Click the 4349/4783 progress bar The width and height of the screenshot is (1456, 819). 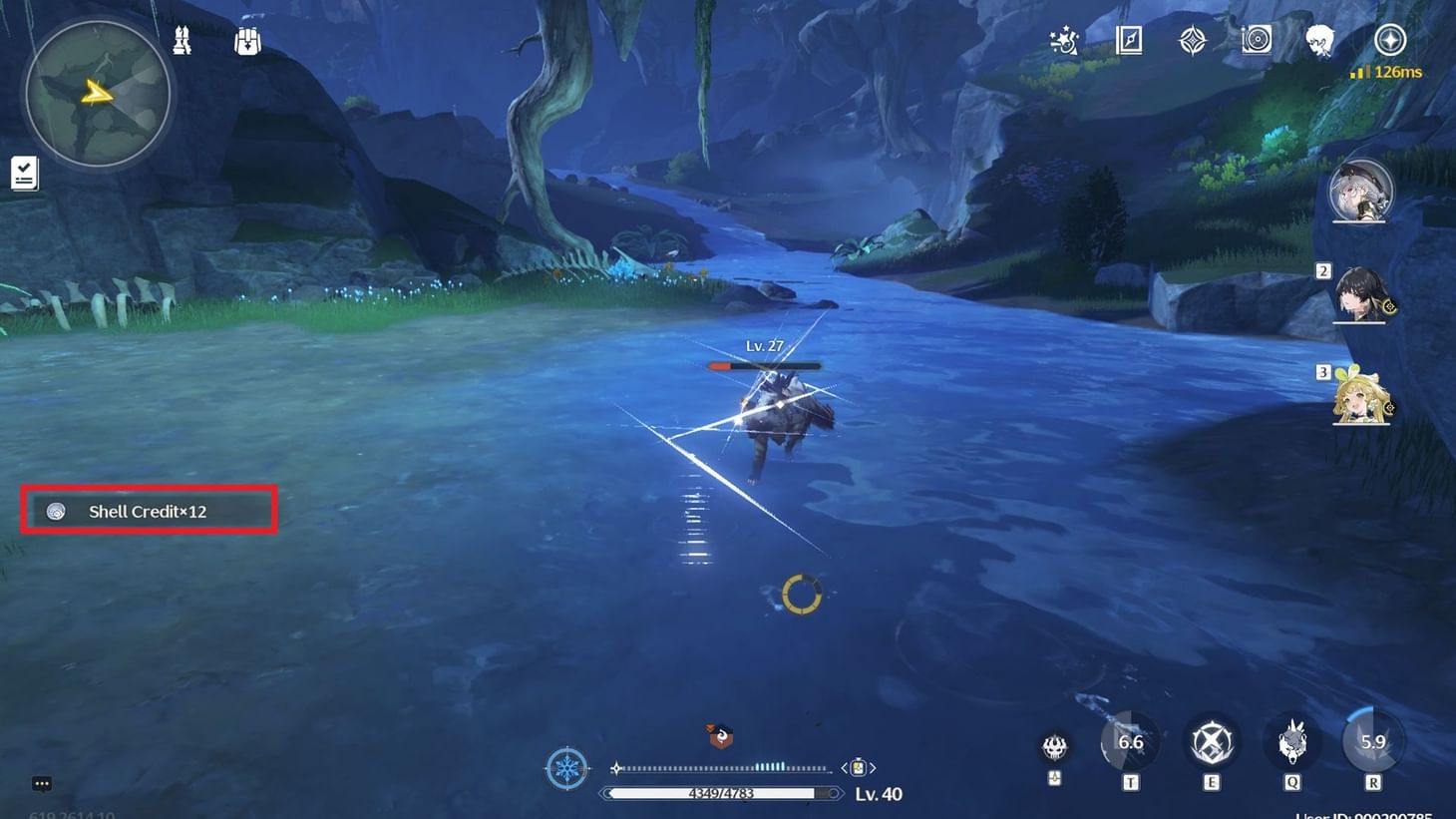[x=720, y=793]
